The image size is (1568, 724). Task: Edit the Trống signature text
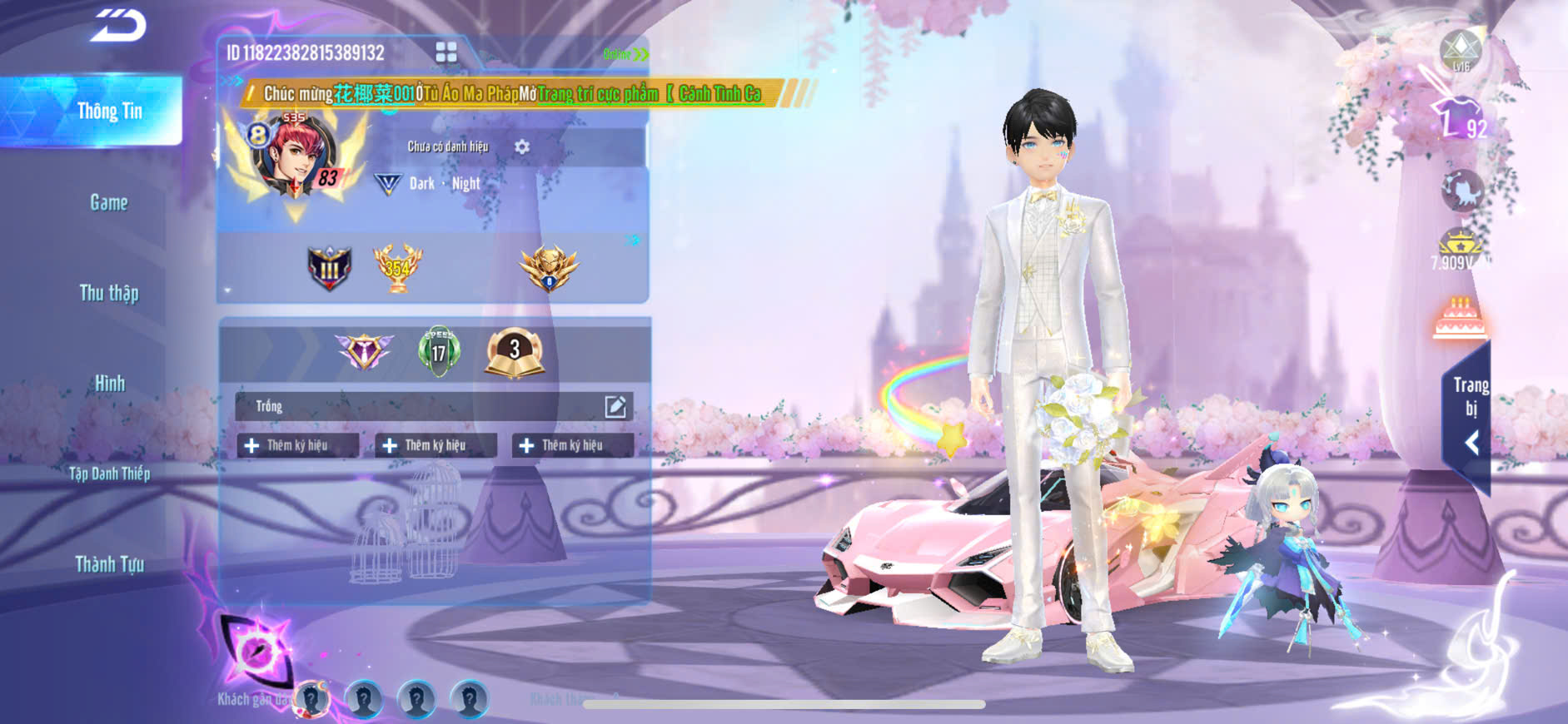615,406
